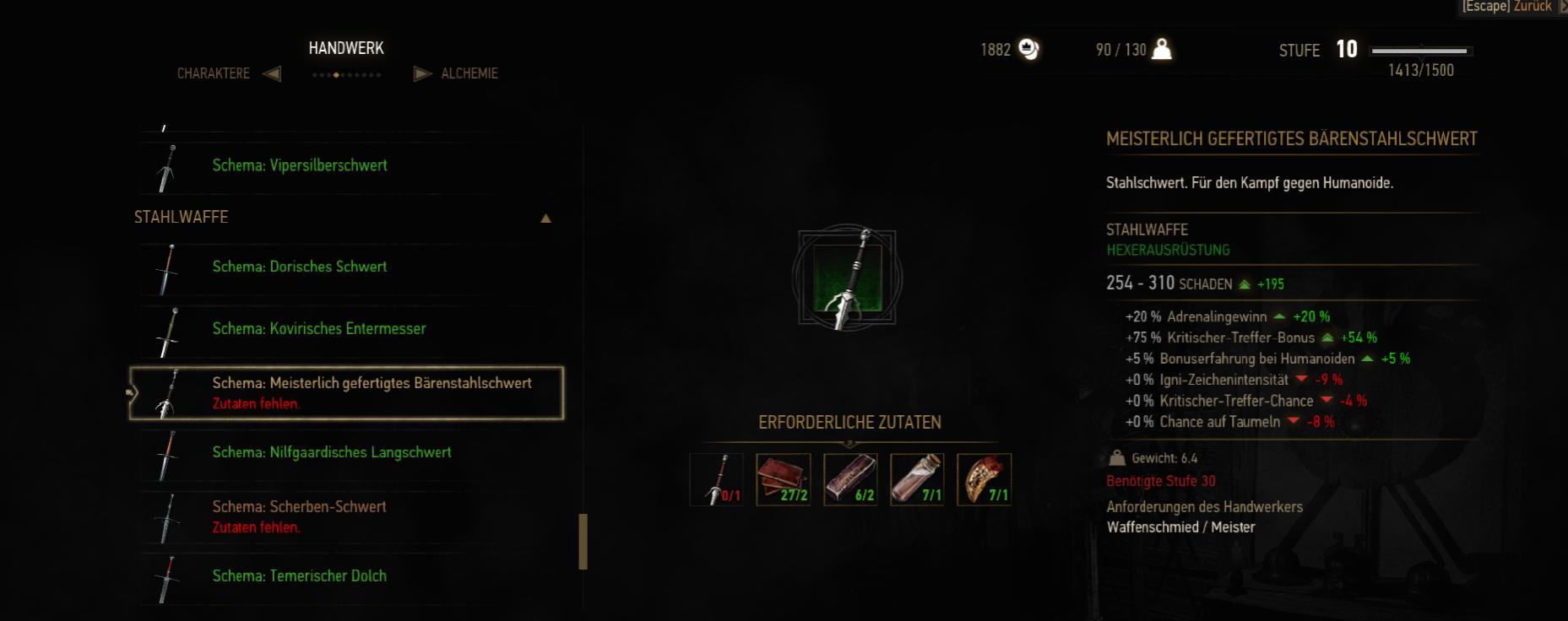Select Schema: Vipersilberschwert in the list

coord(300,165)
